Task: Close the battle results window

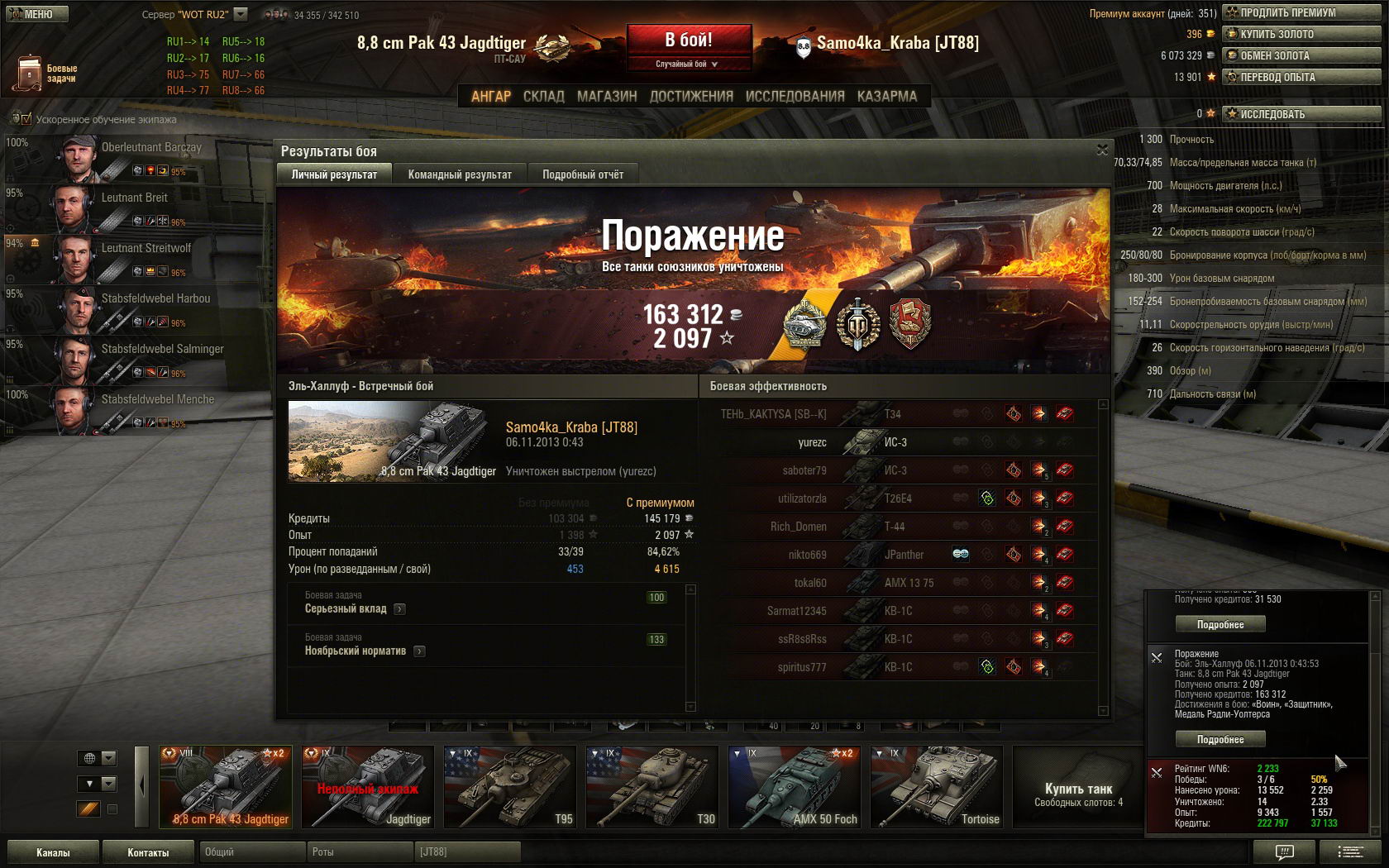Action: (1101, 150)
